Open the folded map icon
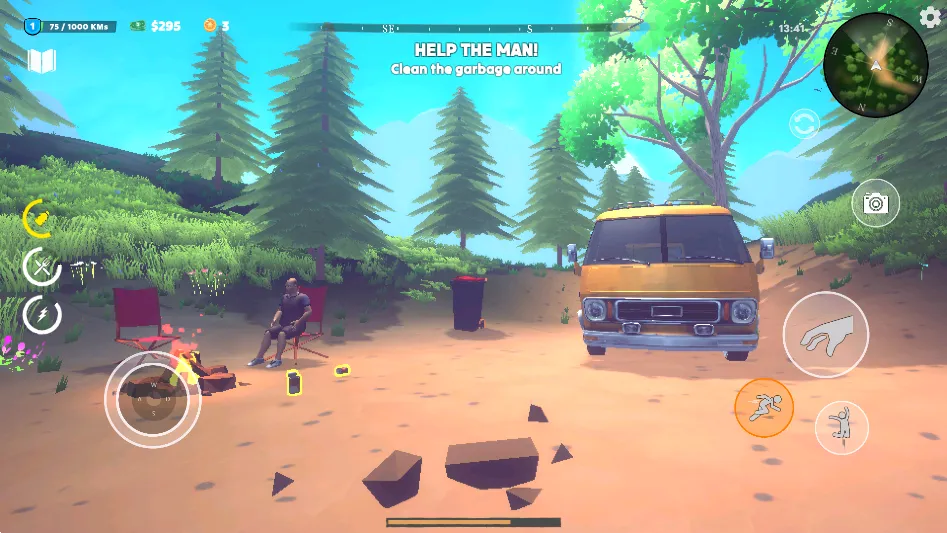This screenshot has height=533, width=947. pos(41,62)
